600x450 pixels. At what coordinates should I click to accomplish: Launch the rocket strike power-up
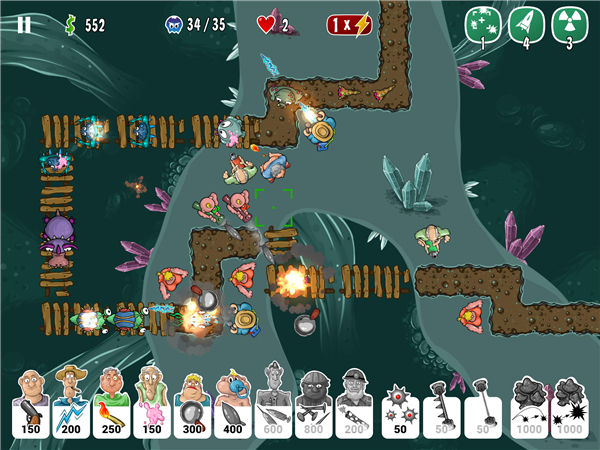pyautogui.click(x=526, y=25)
